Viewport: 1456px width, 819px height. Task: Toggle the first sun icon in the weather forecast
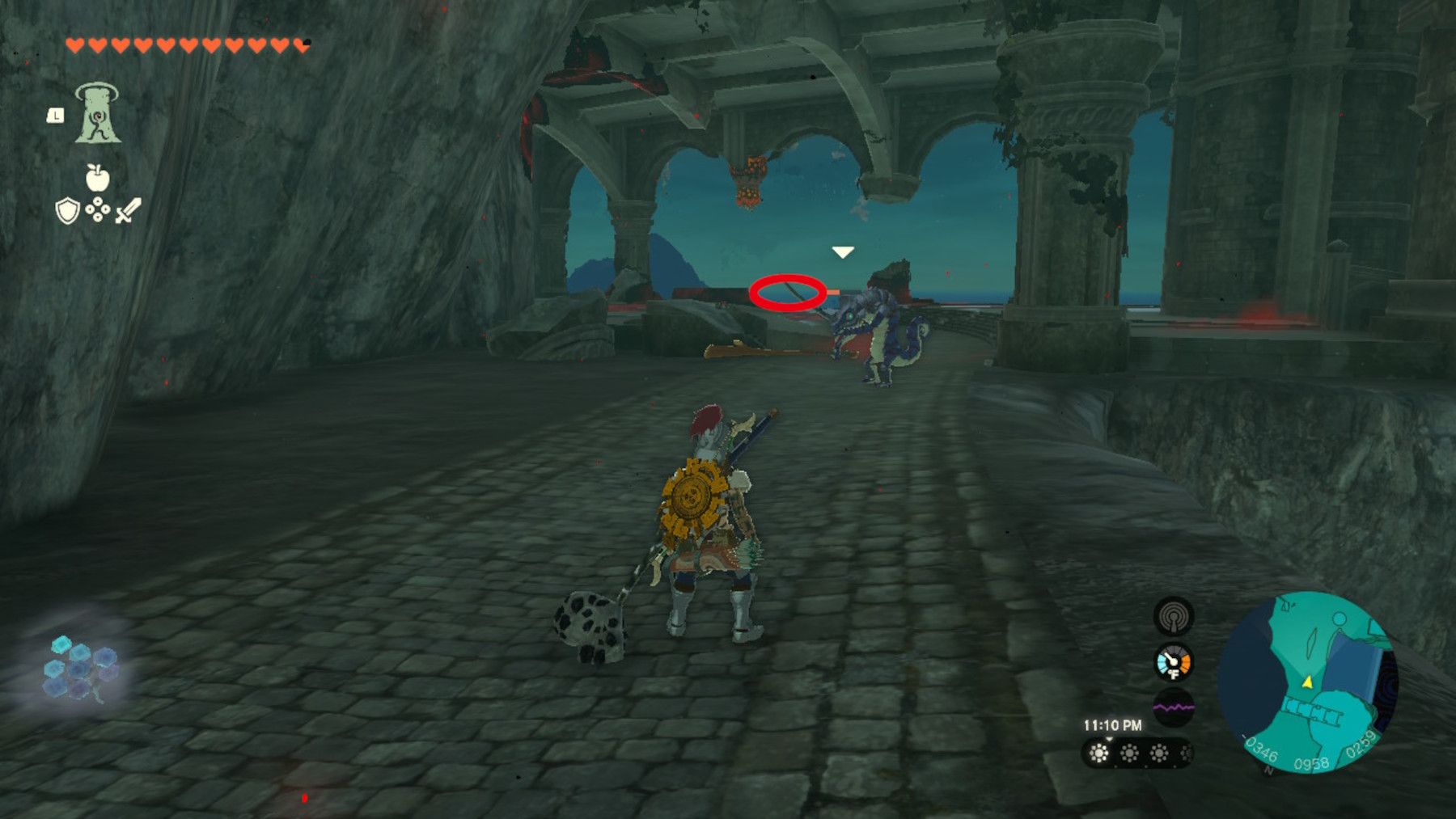[1098, 754]
